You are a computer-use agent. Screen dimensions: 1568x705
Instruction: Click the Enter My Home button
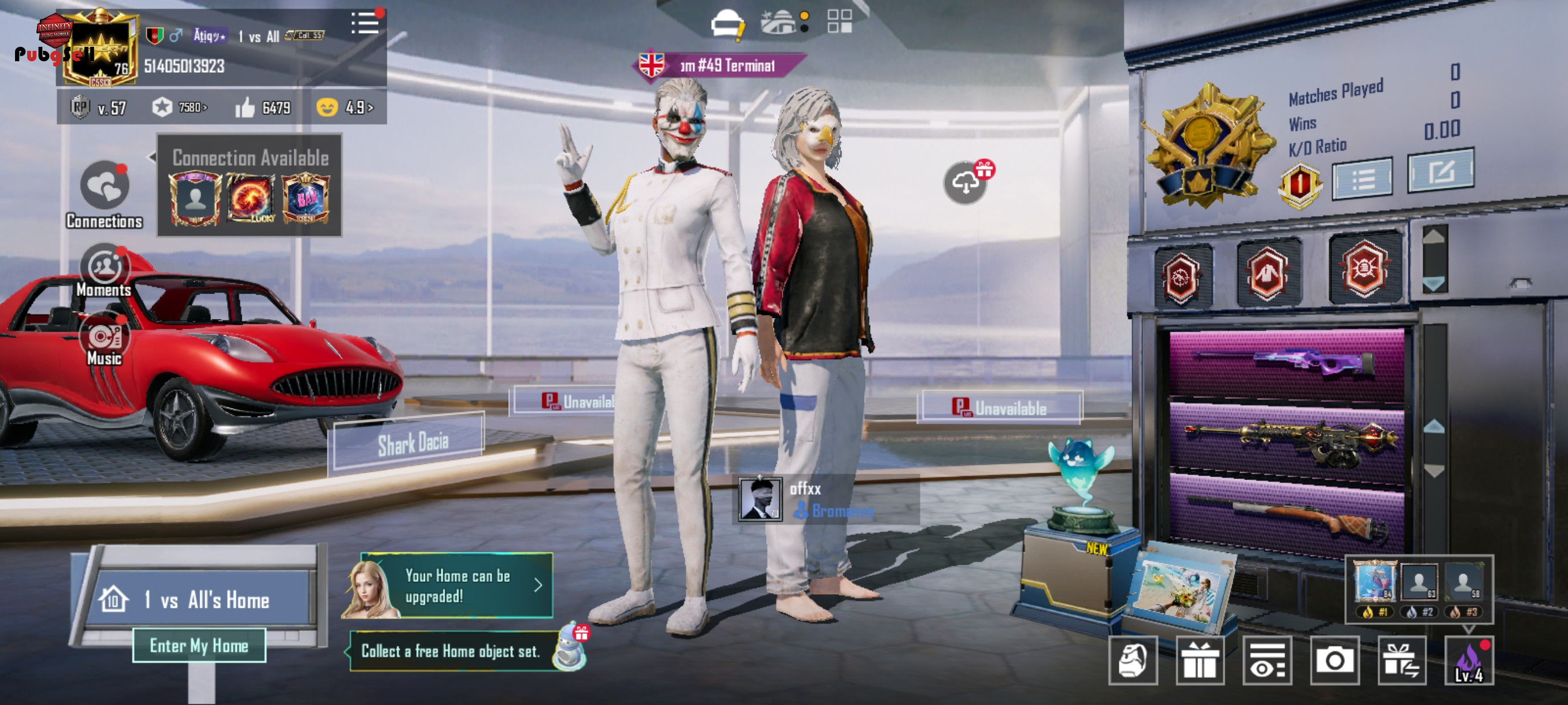click(x=199, y=645)
